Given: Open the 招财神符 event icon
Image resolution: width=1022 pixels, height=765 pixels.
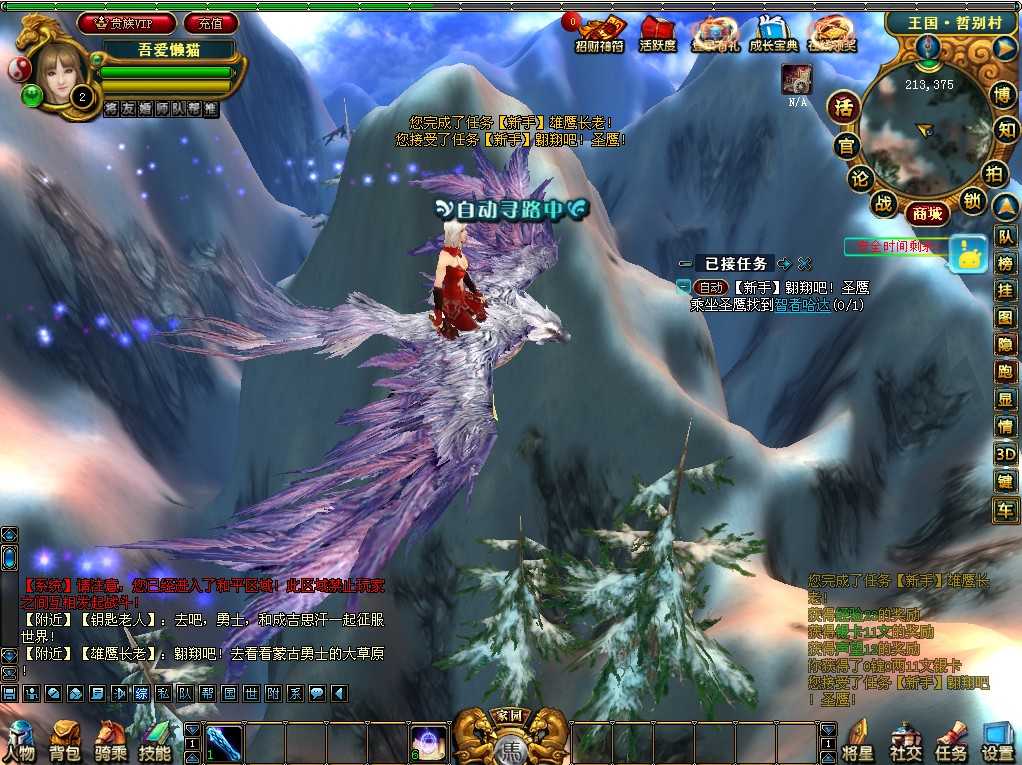Looking at the screenshot, I should [598, 34].
